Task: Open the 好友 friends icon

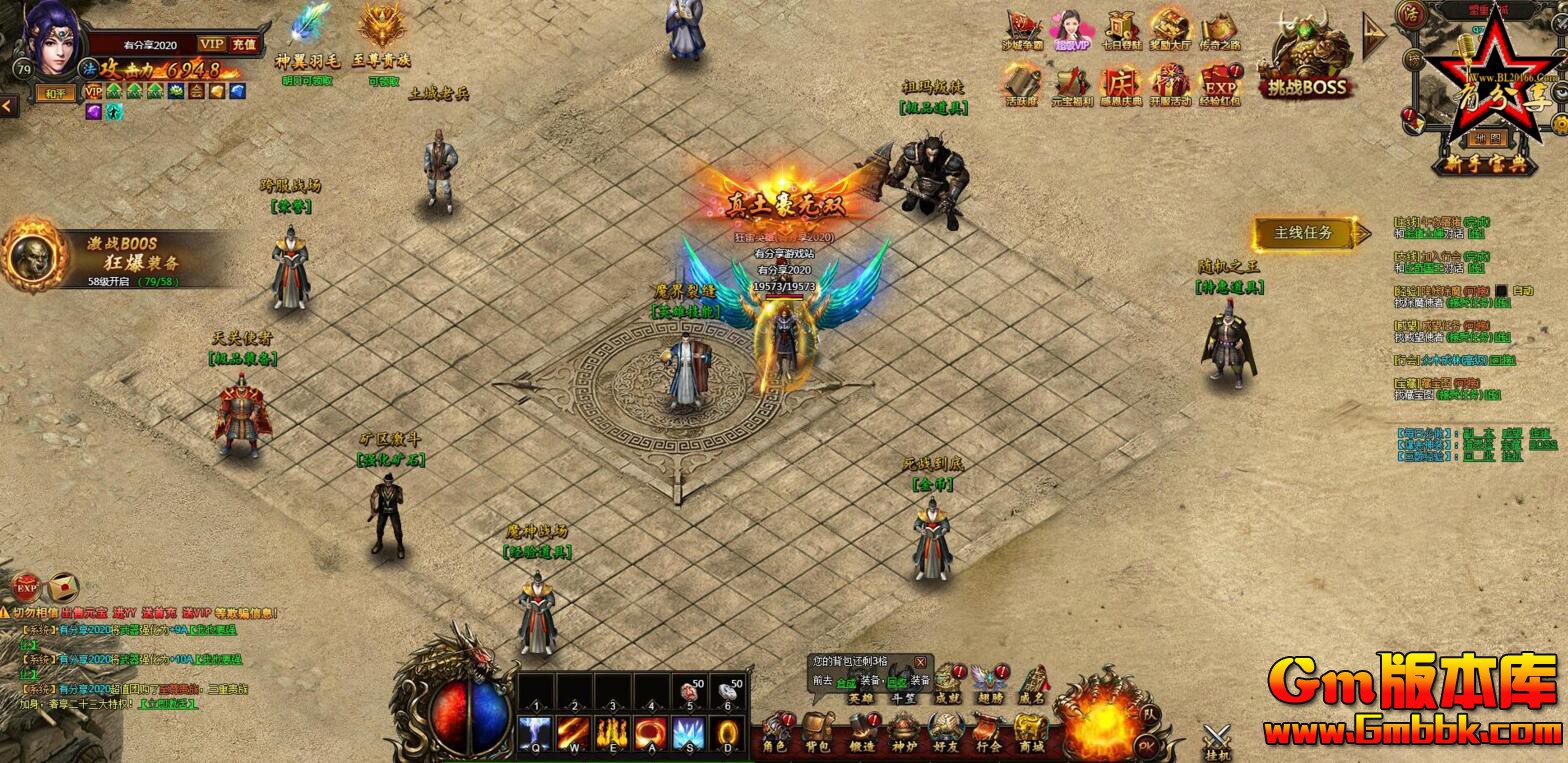Action: pyautogui.click(x=947, y=728)
